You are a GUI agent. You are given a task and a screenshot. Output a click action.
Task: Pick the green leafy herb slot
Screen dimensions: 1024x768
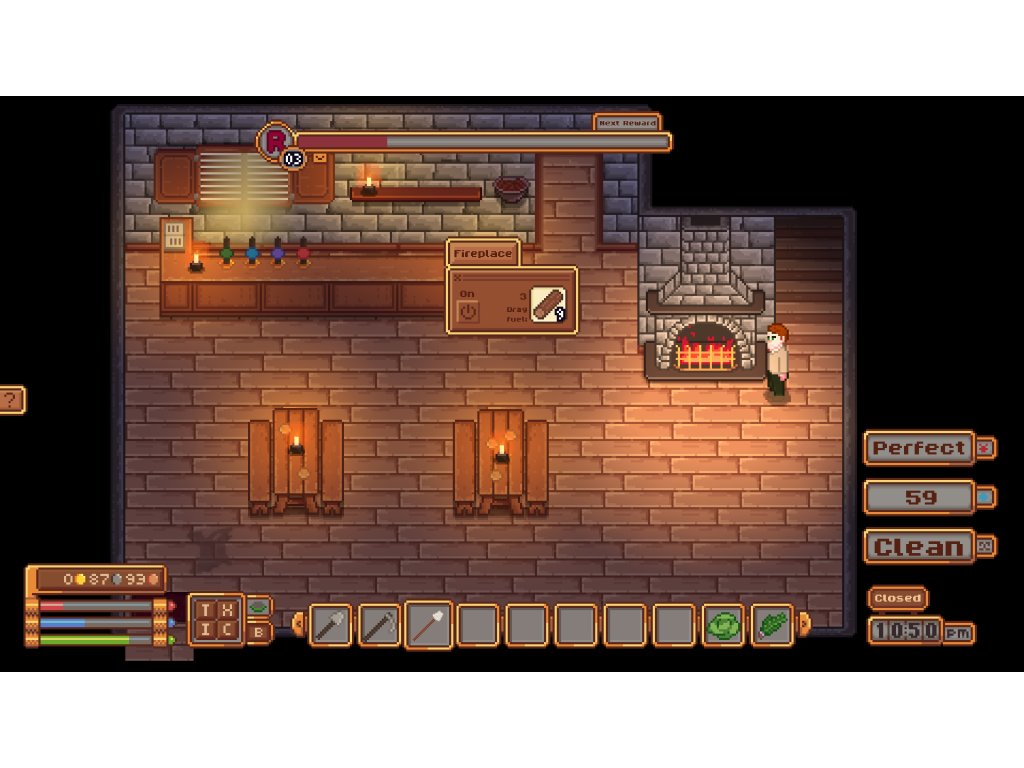[772, 625]
